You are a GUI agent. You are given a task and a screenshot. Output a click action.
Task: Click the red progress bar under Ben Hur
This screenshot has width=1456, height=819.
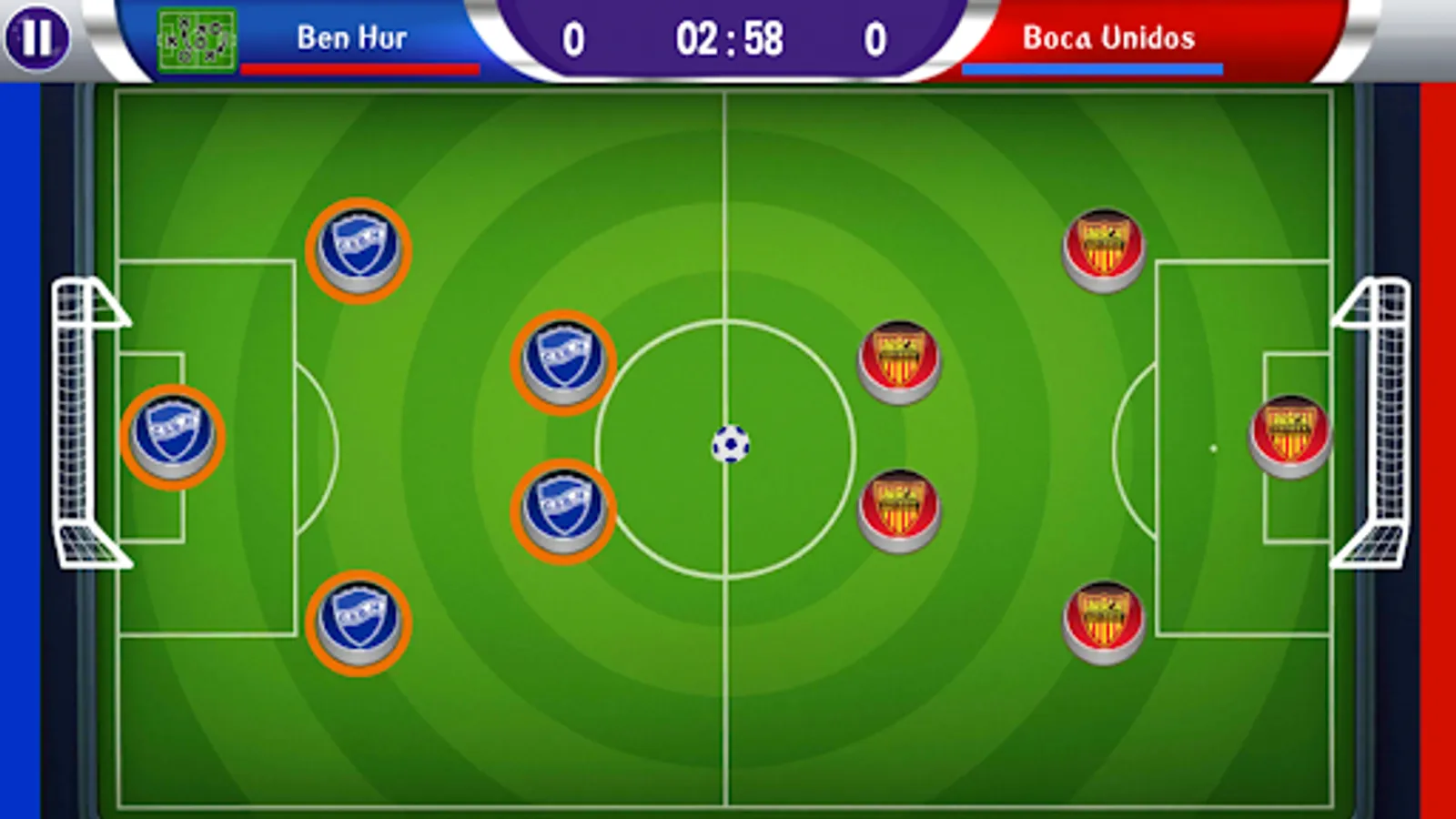pos(360,66)
